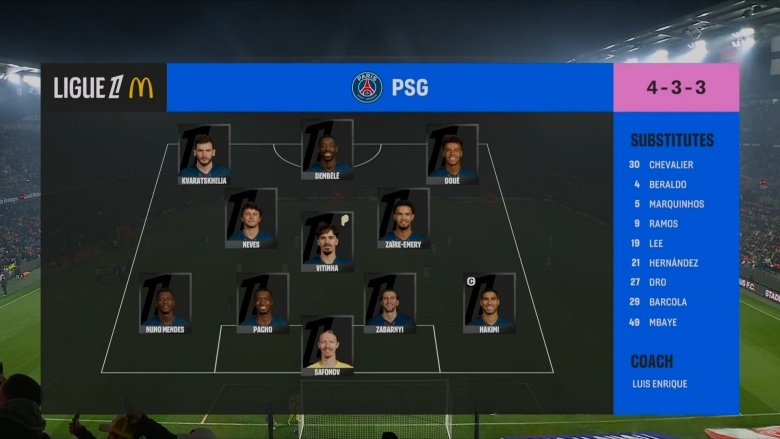Click the 4-3-3 formation label
The width and height of the screenshot is (780, 439).
pyautogui.click(x=676, y=88)
